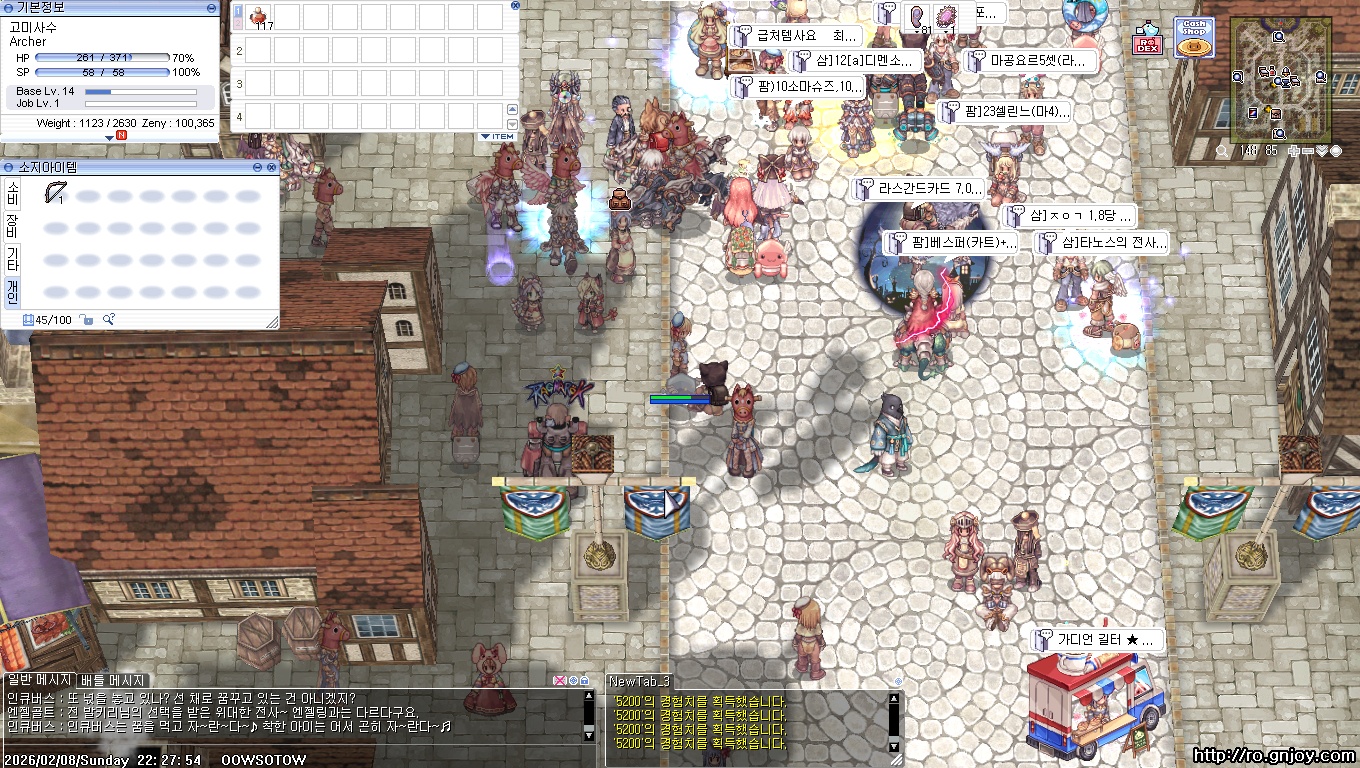Image resolution: width=1360 pixels, height=768 pixels.
Task: Click the inventory search magnifier icon
Action: pyautogui.click(x=108, y=320)
